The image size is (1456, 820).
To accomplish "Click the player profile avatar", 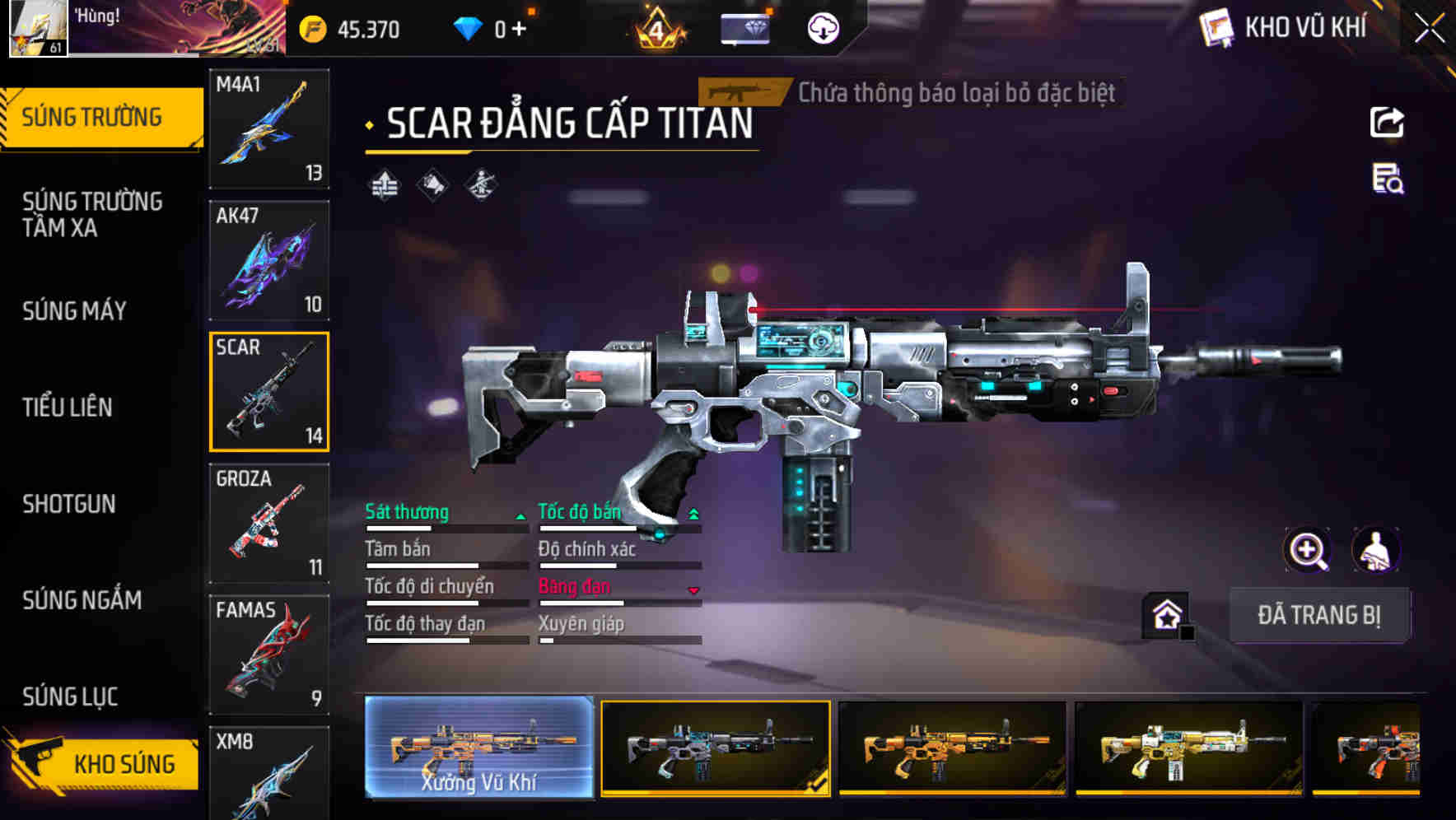I will [38, 28].
